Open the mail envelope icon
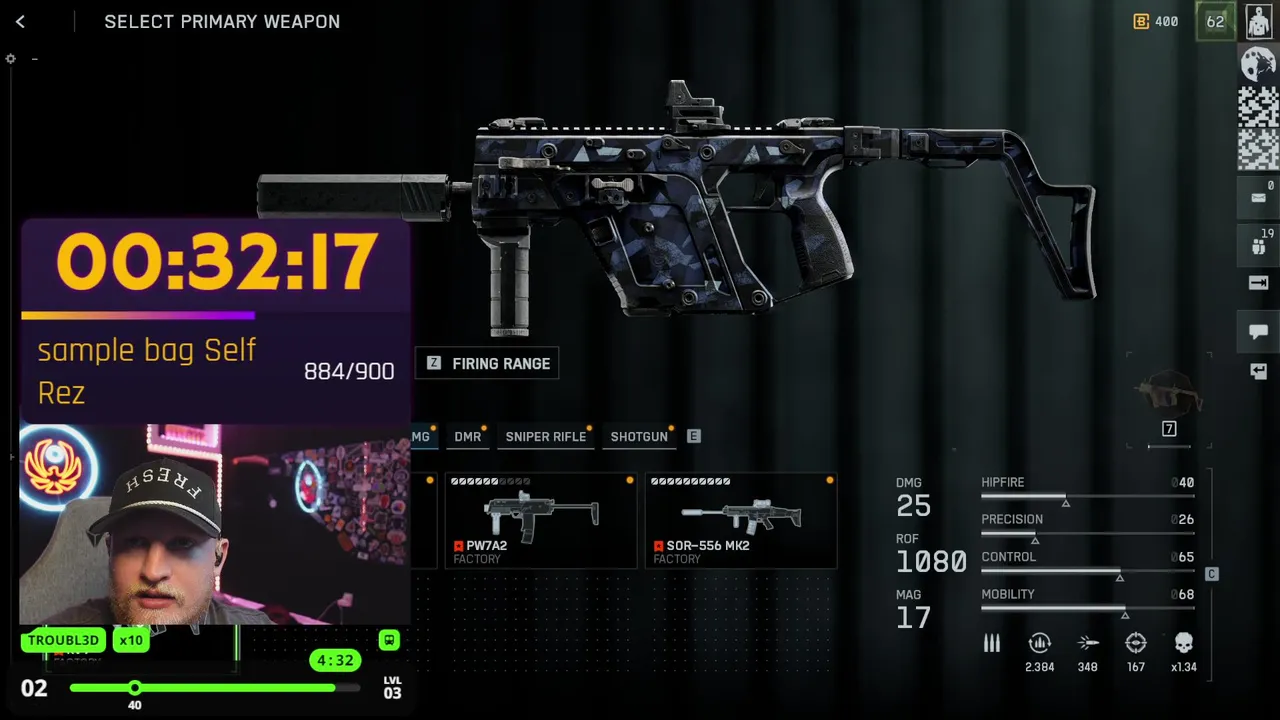1280x720 pixels. [1258, 197]
